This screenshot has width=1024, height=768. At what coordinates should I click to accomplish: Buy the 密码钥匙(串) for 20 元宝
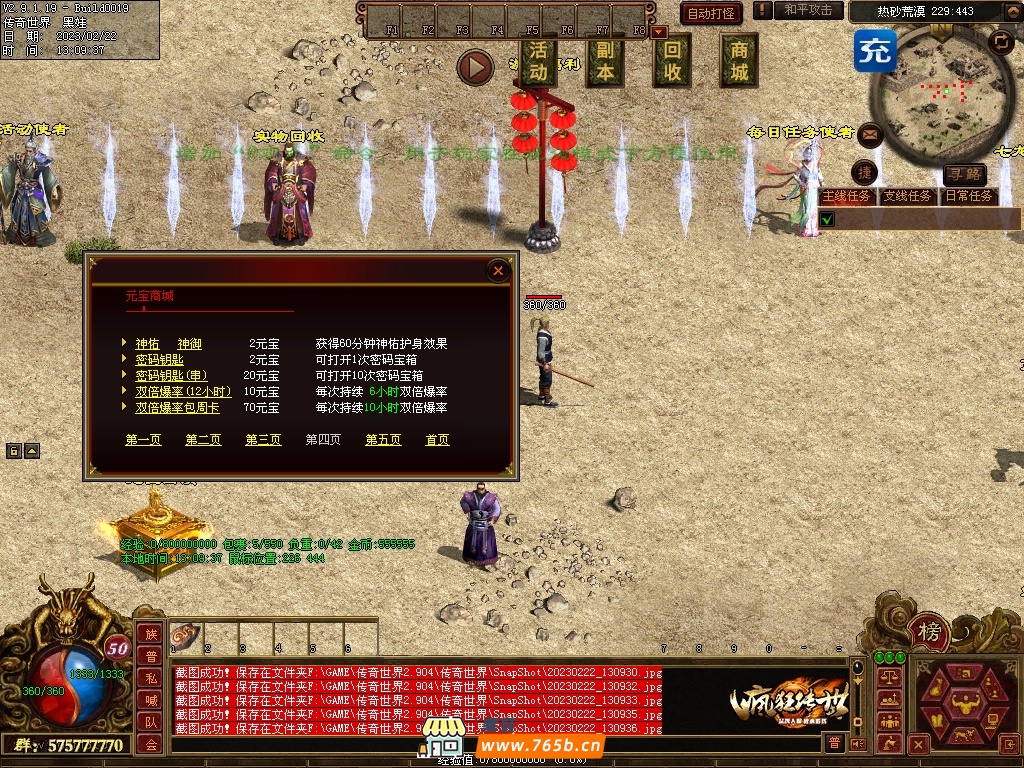(x=171, y=375)
